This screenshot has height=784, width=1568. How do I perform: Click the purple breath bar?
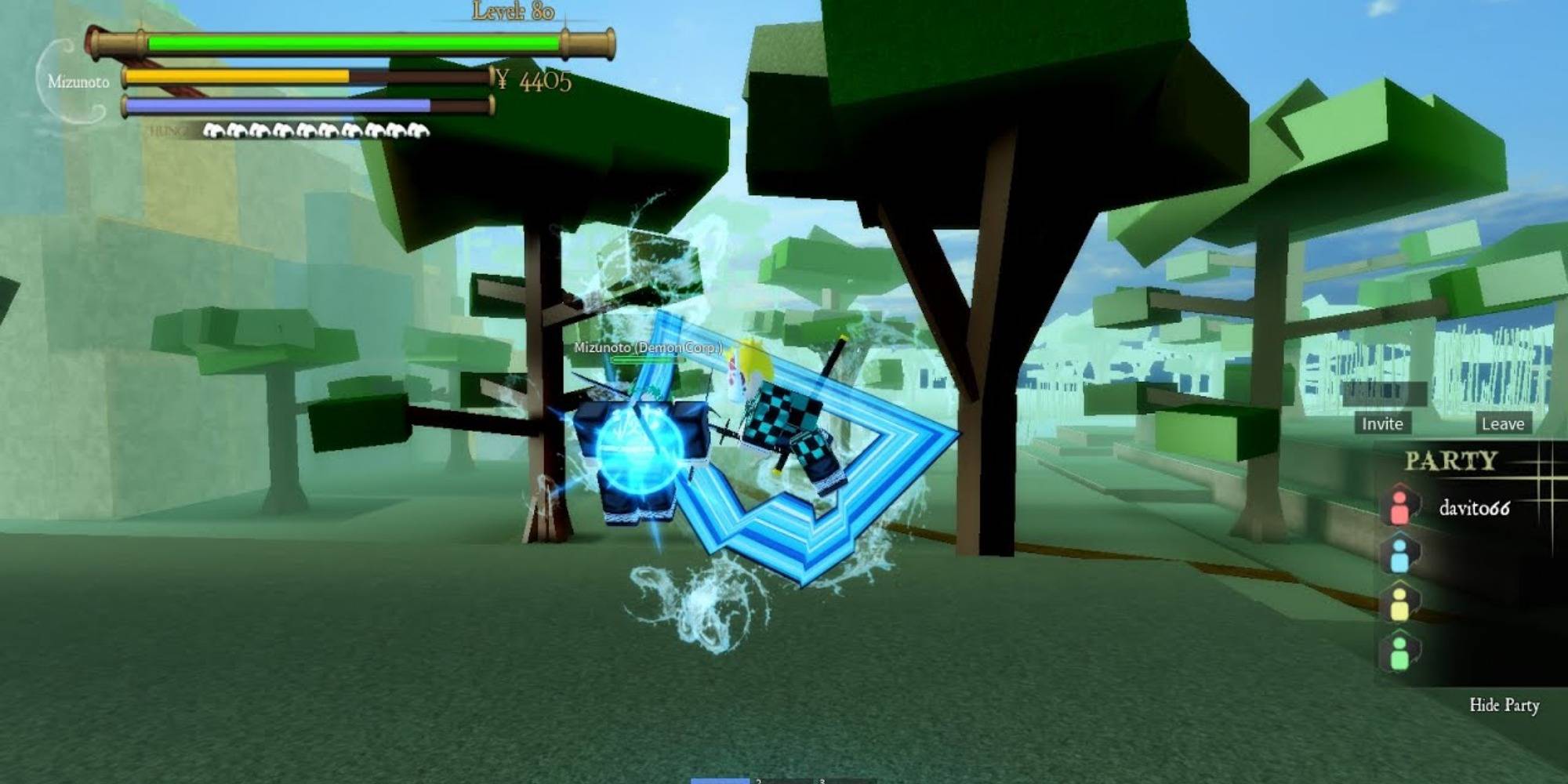278,105
